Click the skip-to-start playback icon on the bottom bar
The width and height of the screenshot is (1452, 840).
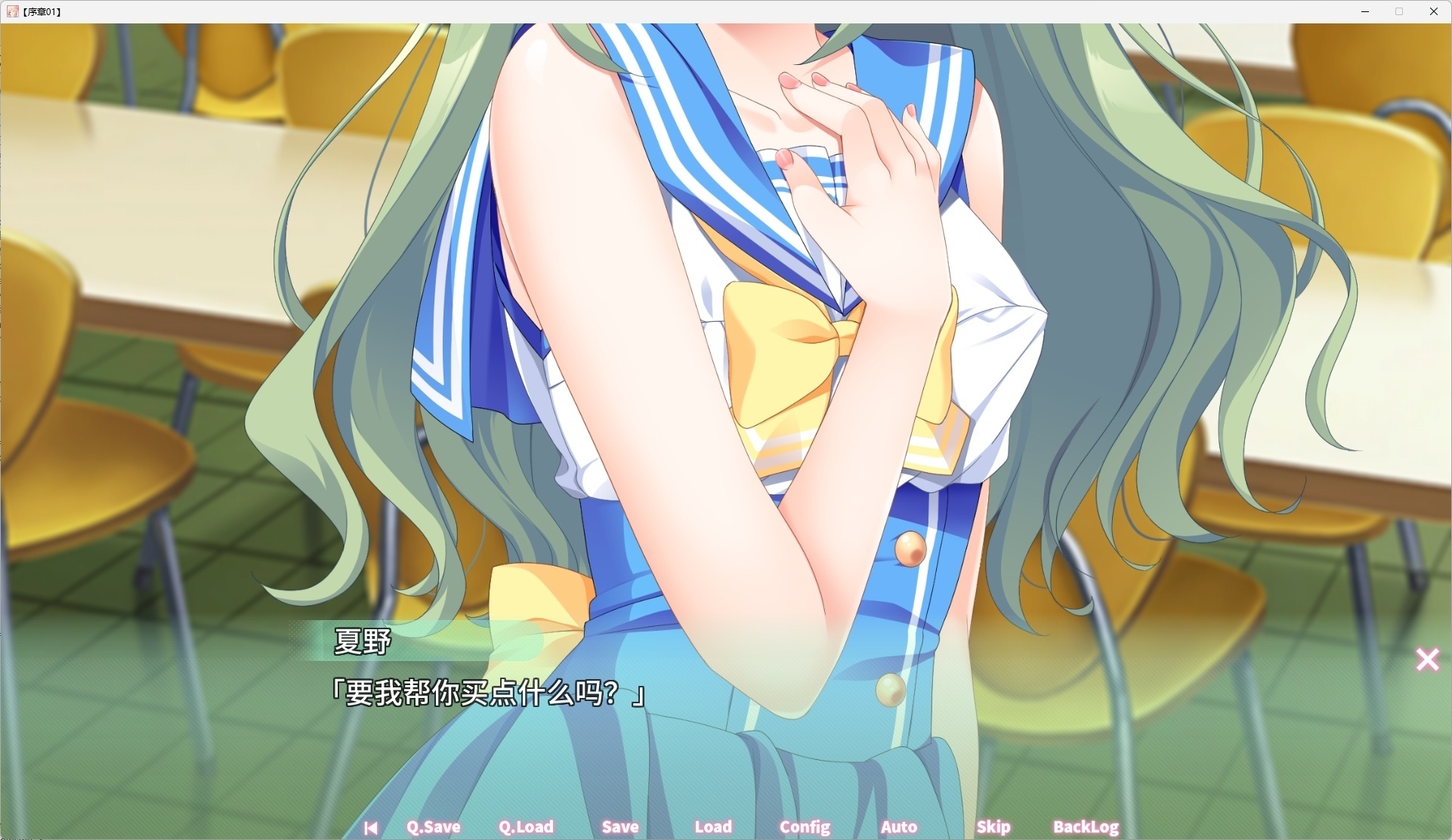point(371,827)
